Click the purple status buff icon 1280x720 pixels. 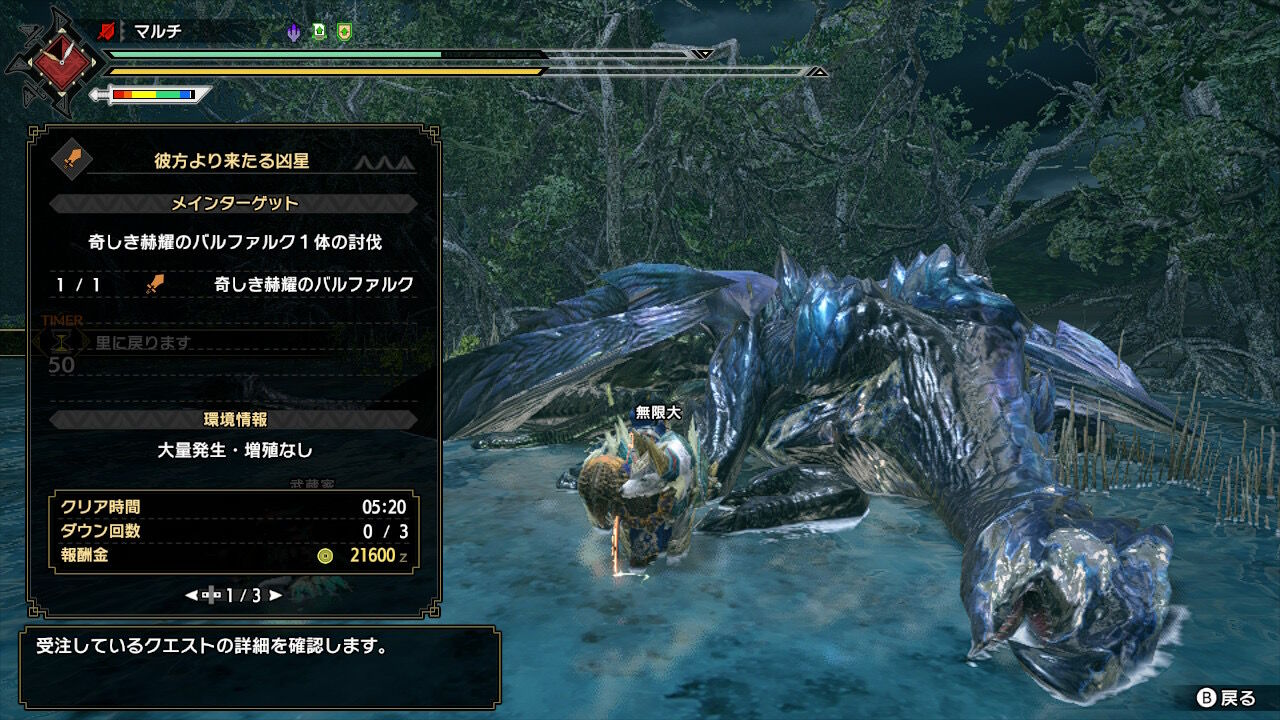point(293,32)
